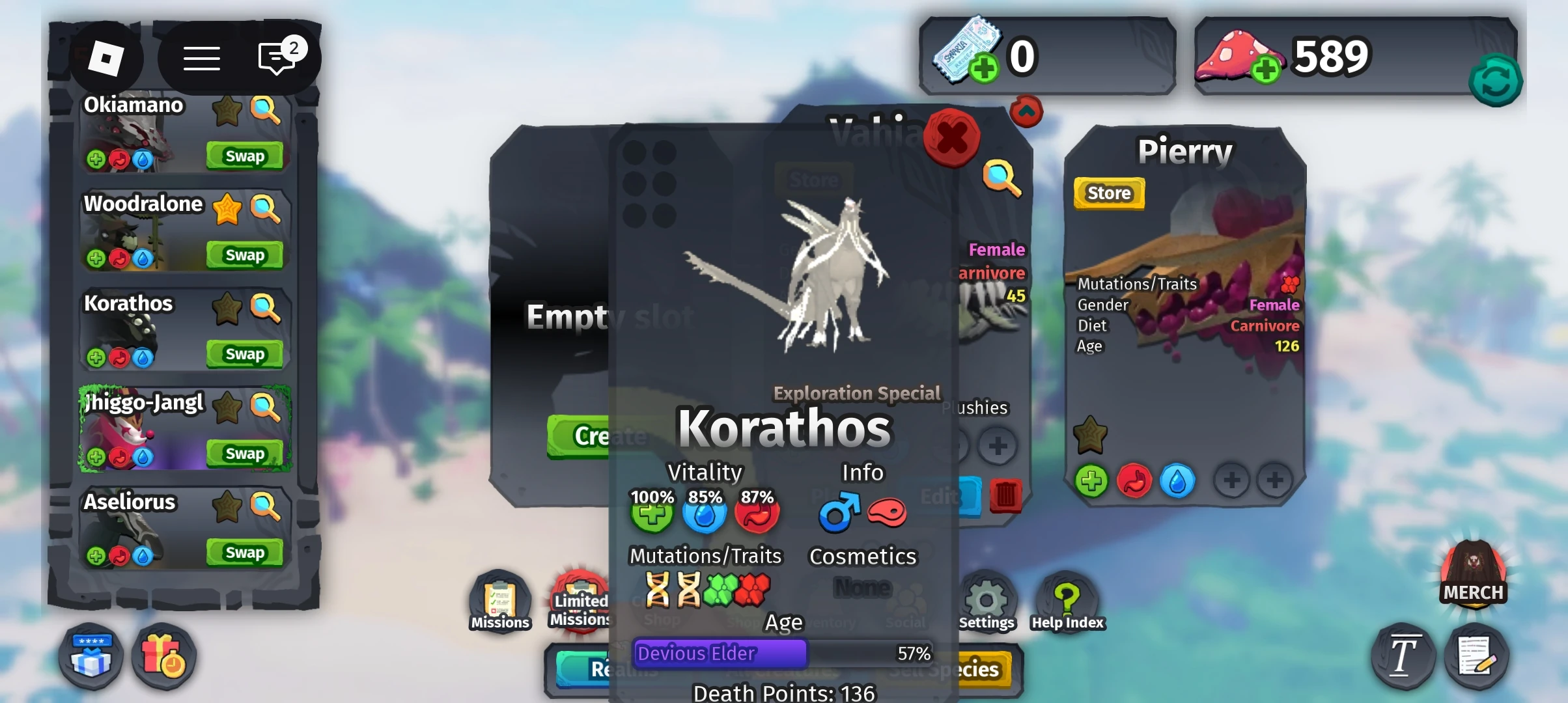1568x703 pixels.
Task: Toggle Okiamano's favorite star
Action: coord(227,111)
